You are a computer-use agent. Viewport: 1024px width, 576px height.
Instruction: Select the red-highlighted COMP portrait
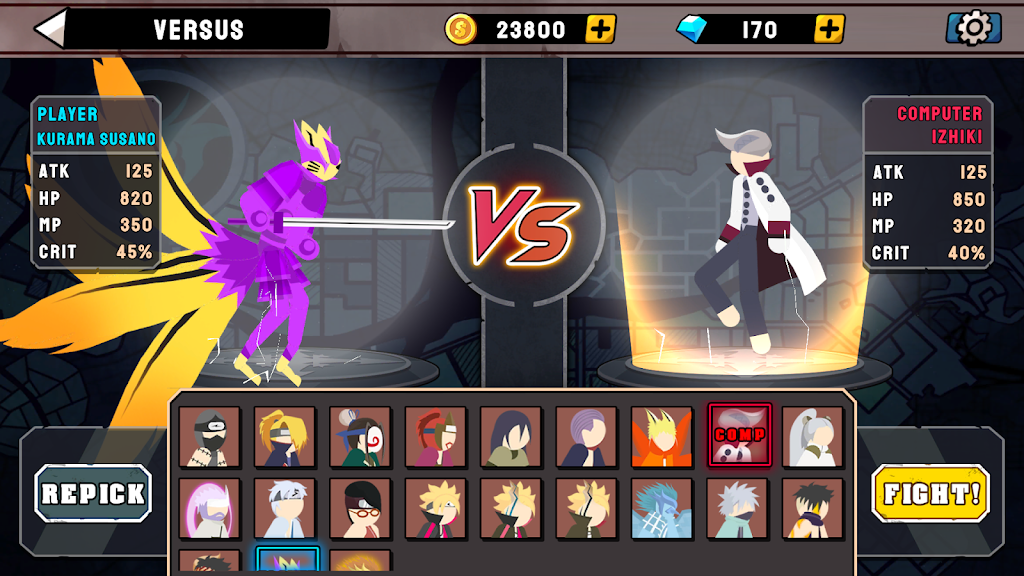[739, 436]
